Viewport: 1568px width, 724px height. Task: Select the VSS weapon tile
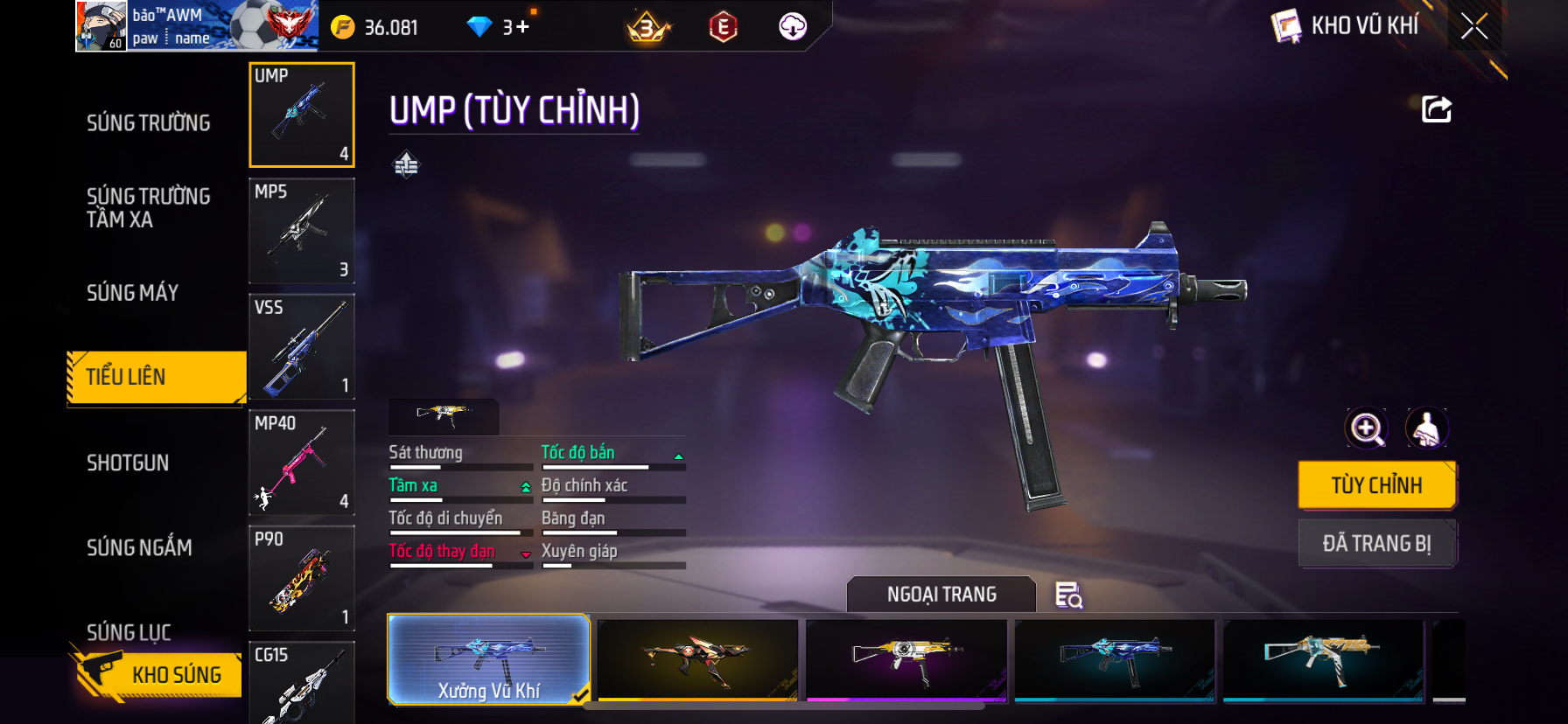302,347
